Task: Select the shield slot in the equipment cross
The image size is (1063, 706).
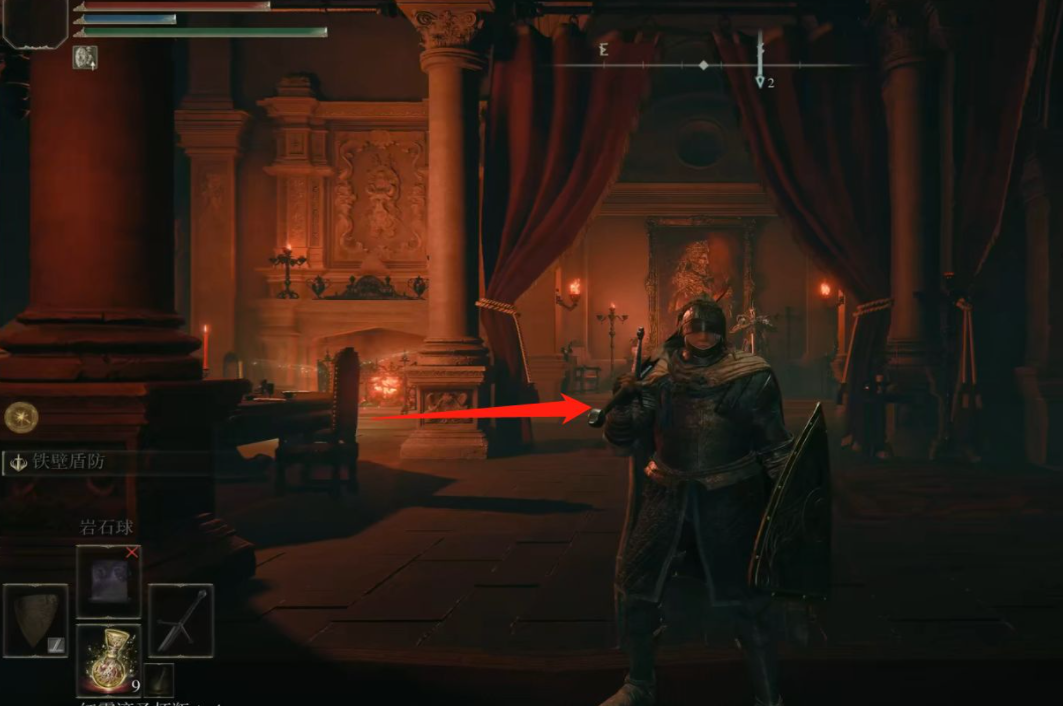Action: (x=37, y=621)
